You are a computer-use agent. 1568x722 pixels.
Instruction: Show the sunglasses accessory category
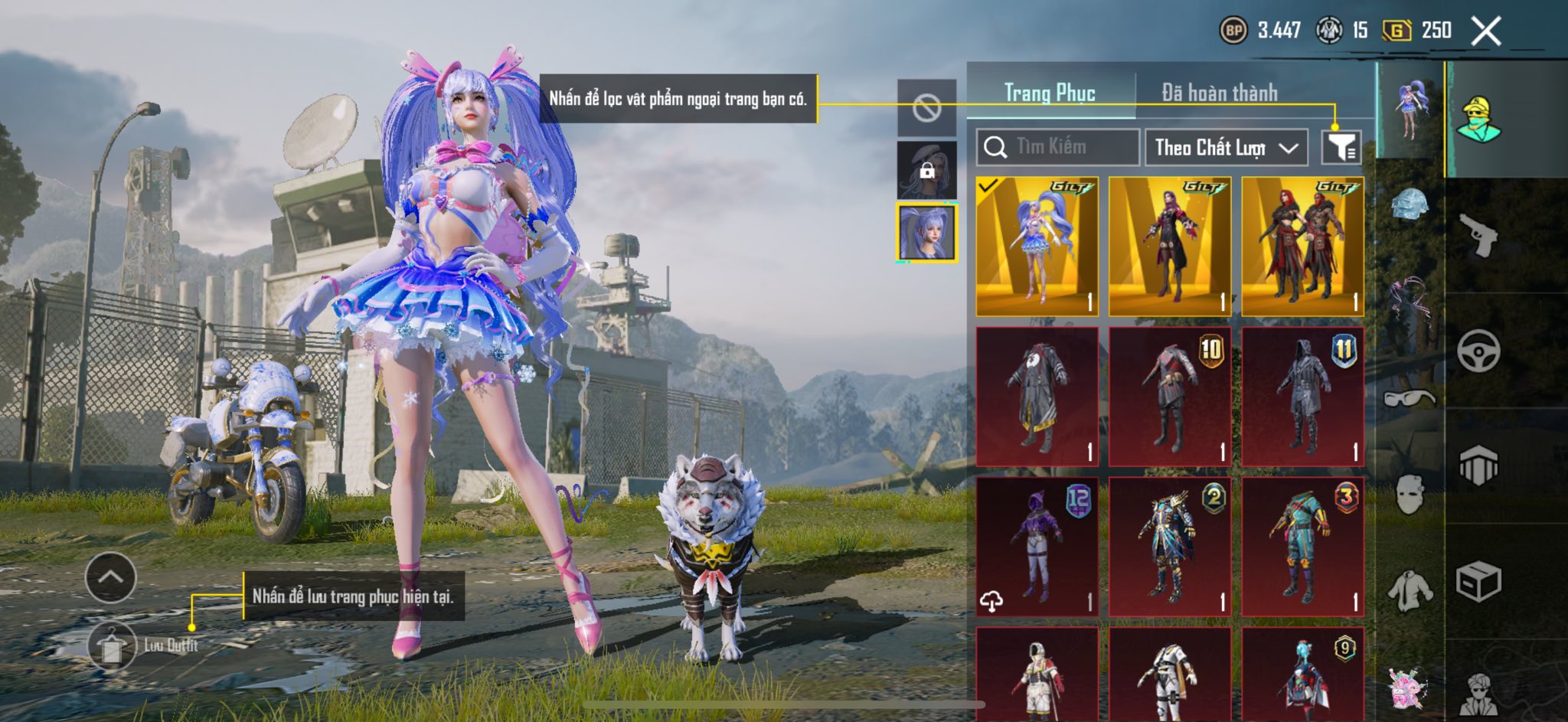(x=1409, y=397)
